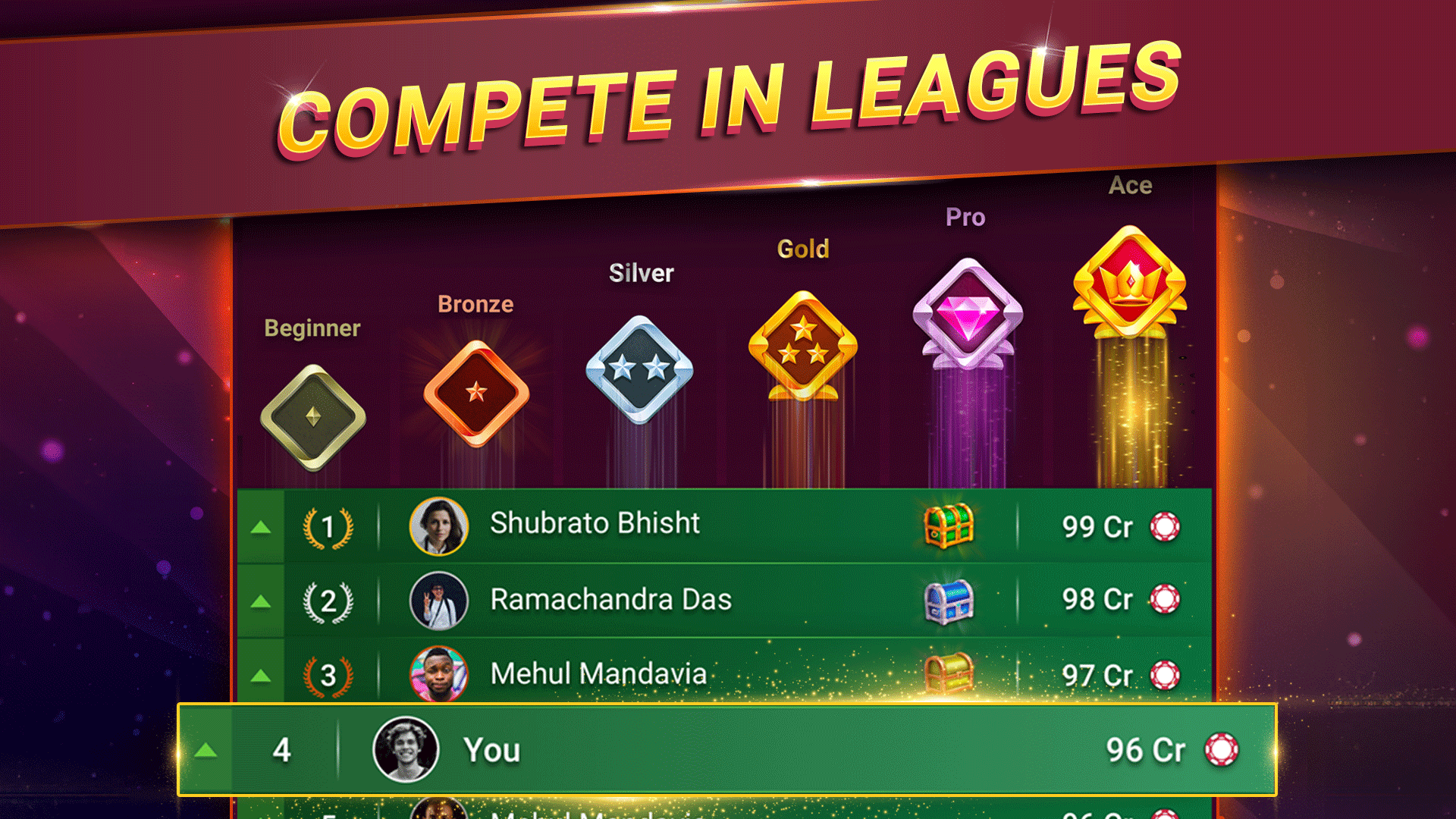Open the Ace league tab label
Viewport: 1456px width, 819px height.
click(x=1131, y=185)
